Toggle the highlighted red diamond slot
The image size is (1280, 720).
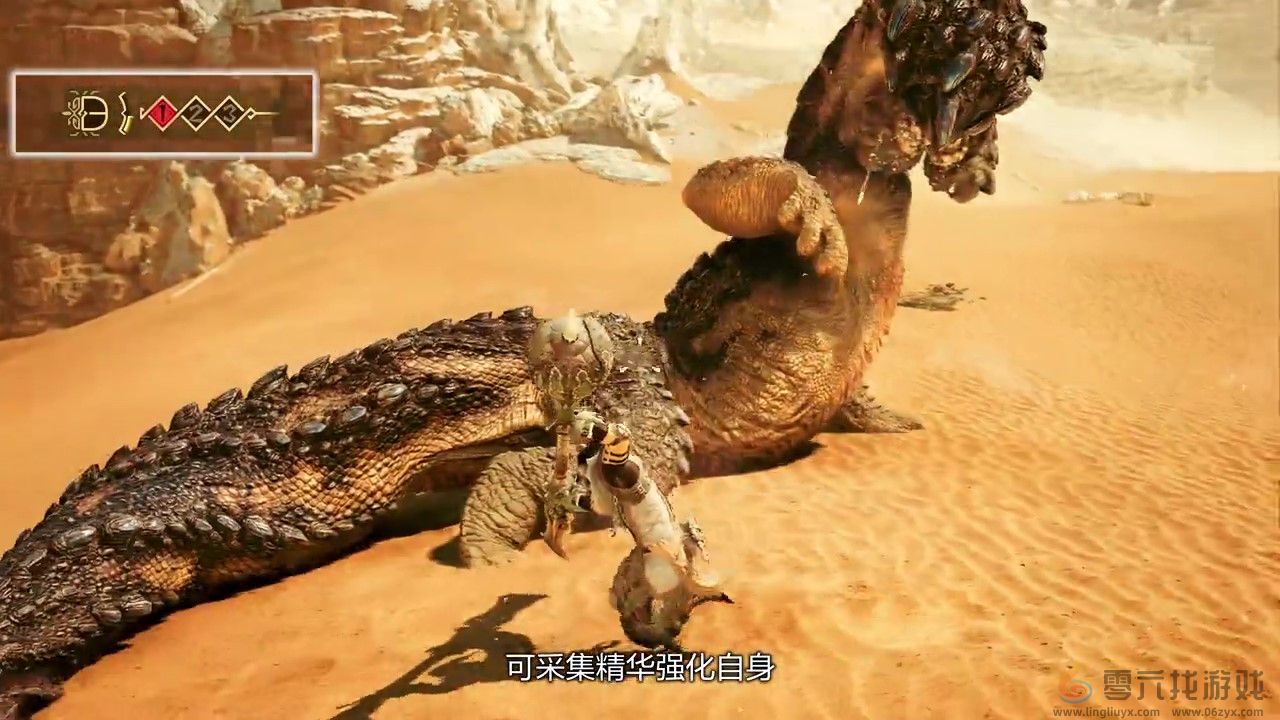point(162,112)
